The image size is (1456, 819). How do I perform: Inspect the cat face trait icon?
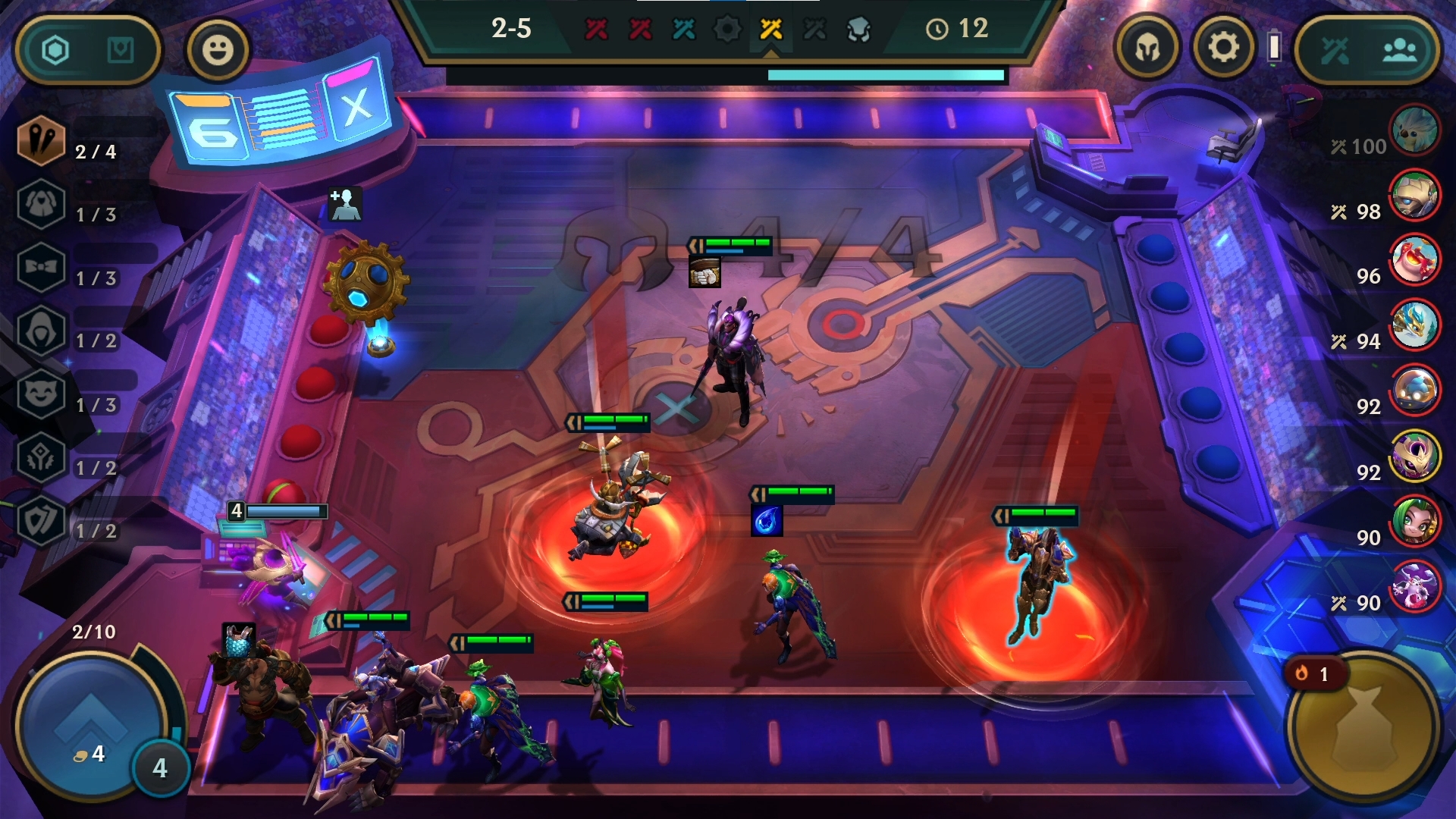42,394
